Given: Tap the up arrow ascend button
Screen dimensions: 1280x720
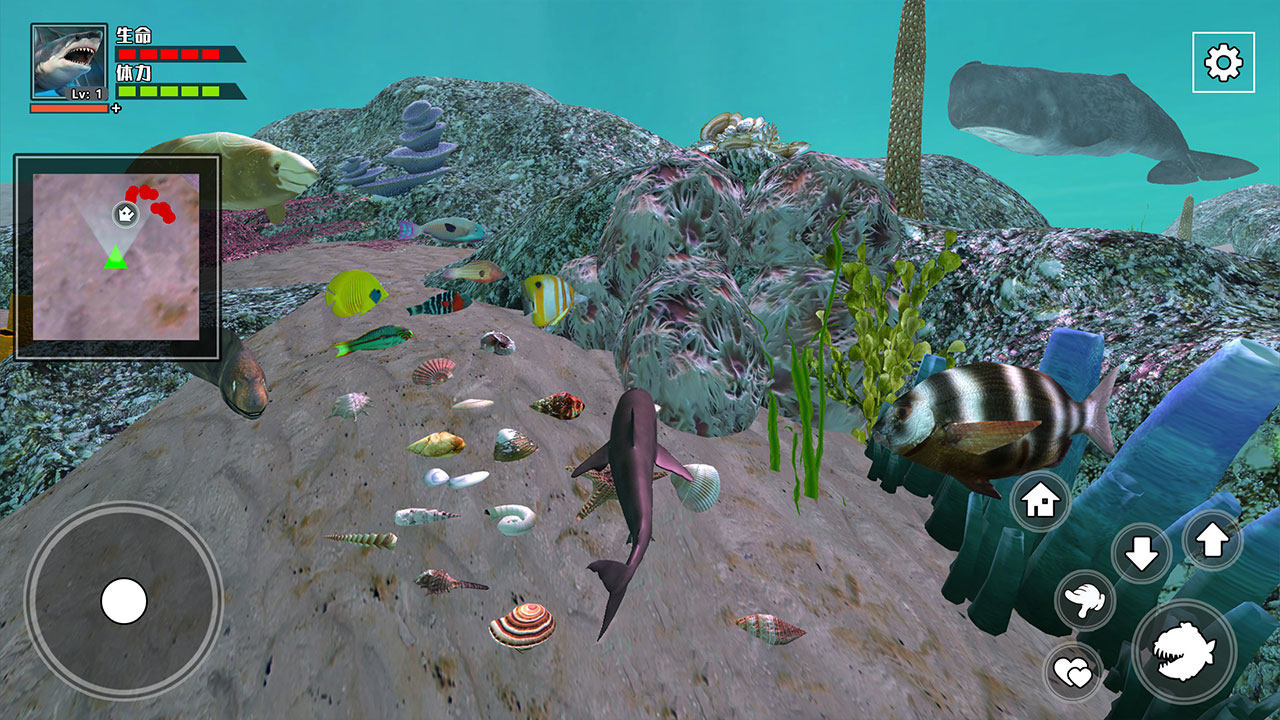Looking at the screenshot, I should 1212,541.
